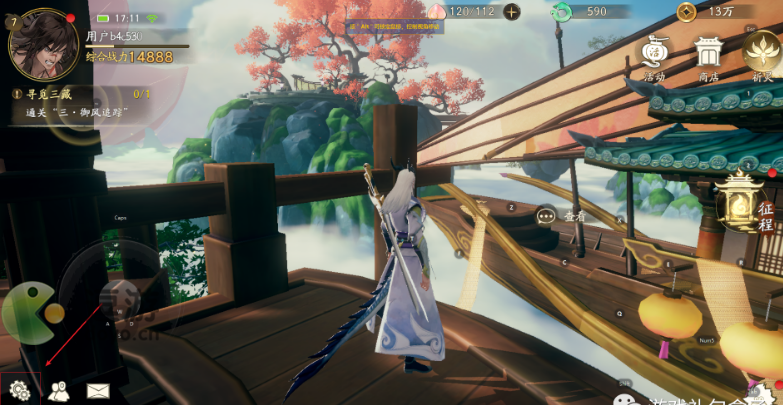Open the friends list icon
The height and width of the screenshot is (405, 783).
coord(58,390)
